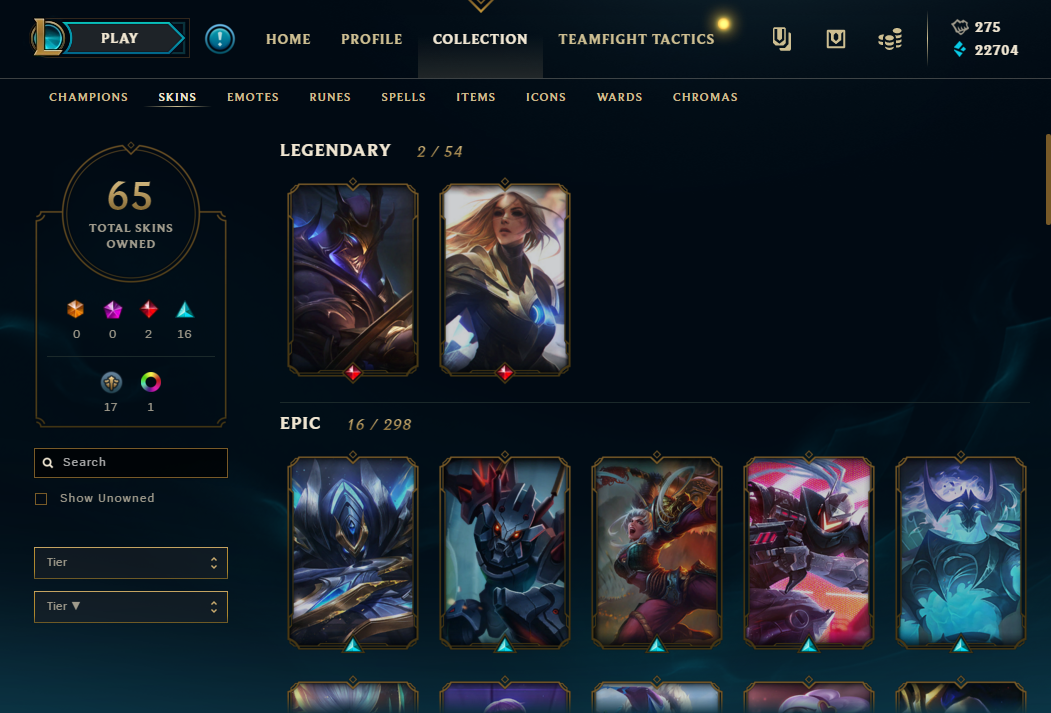Screen dimensions: 1051x713
Task: Click the blue exclamation alert icon
Action: [x=220, y=39]
